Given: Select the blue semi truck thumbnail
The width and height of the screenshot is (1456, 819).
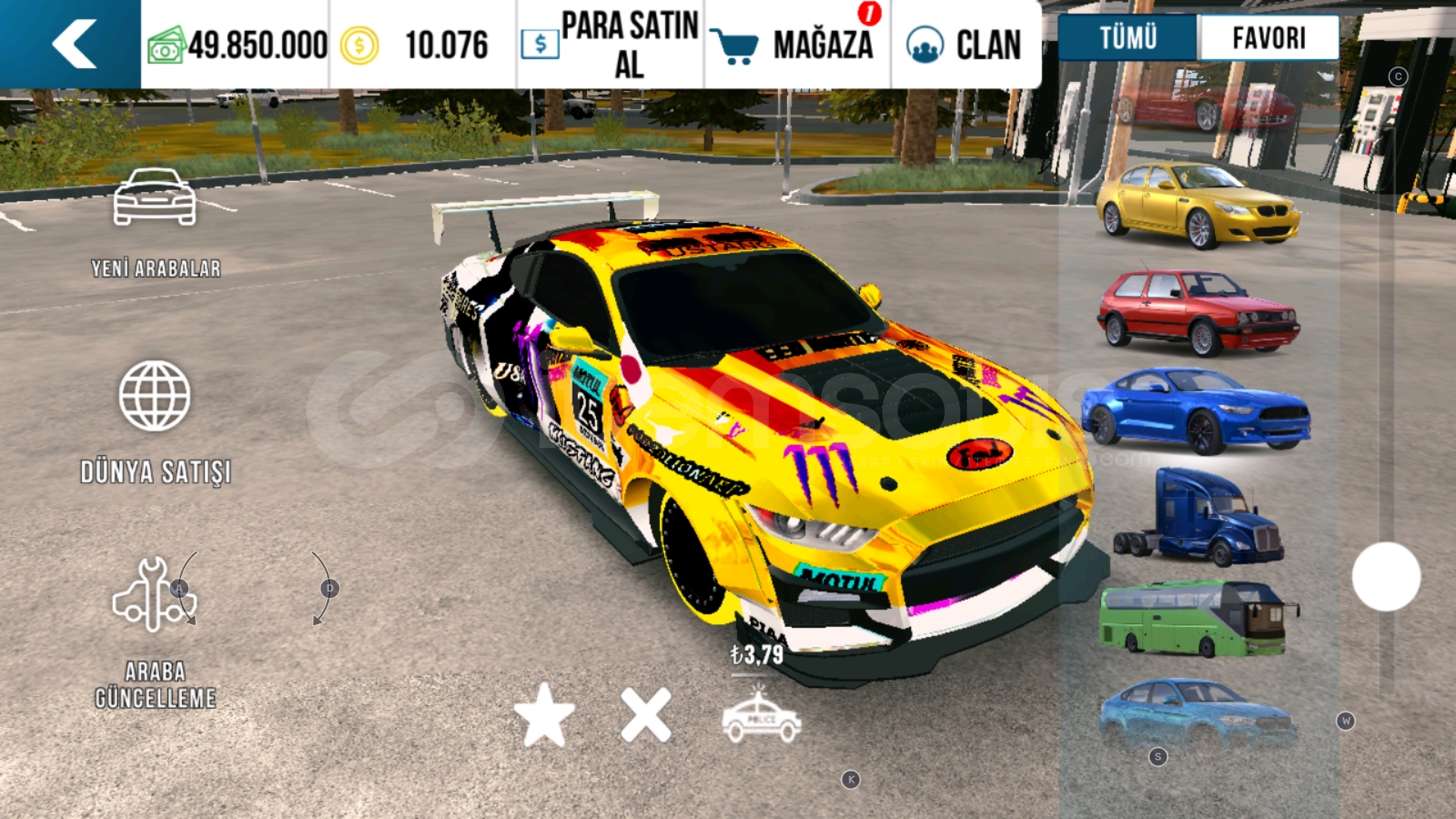Looking at the screenshot, I should click(1198, 516).
